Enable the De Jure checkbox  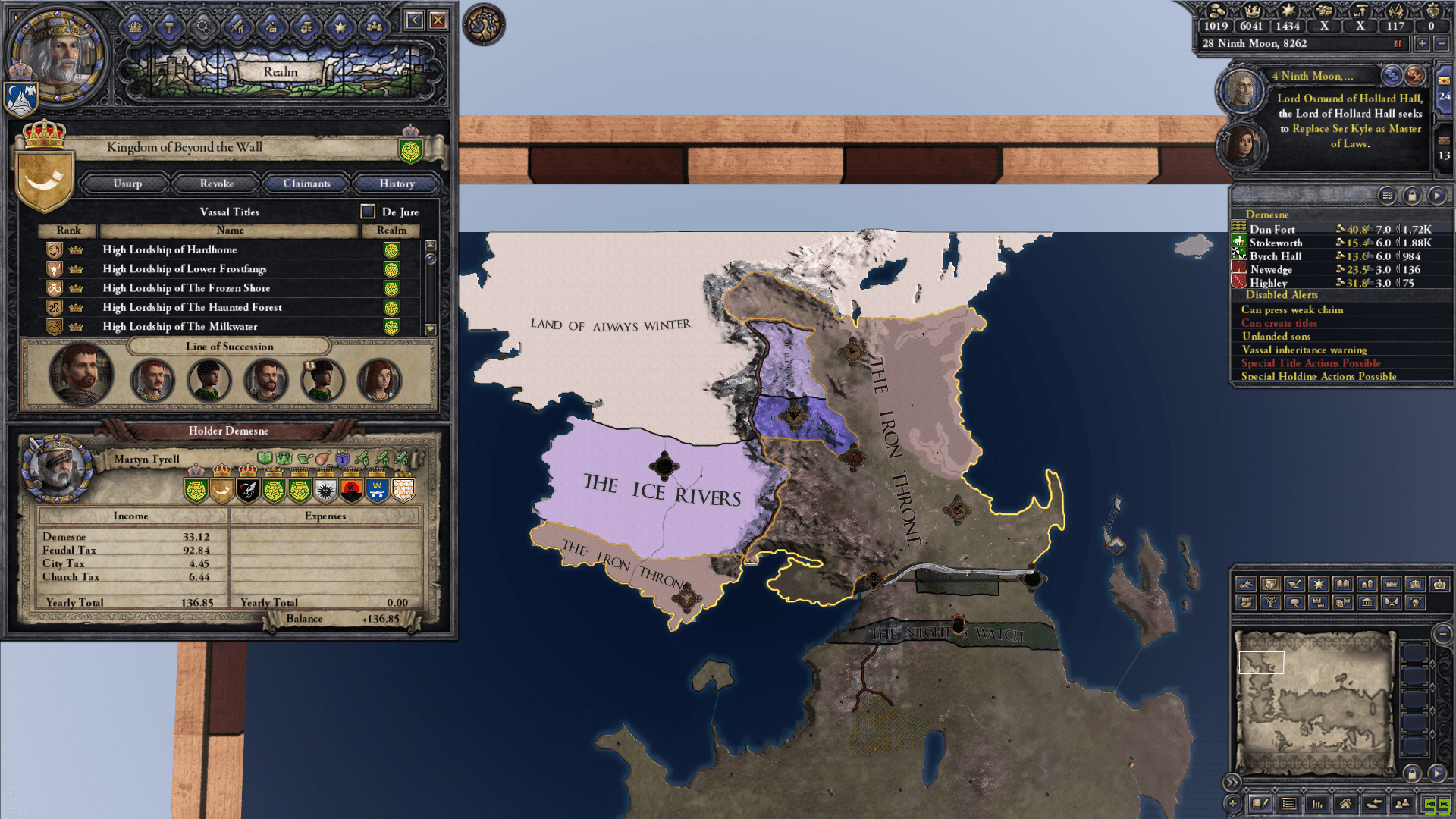point(367,212)
